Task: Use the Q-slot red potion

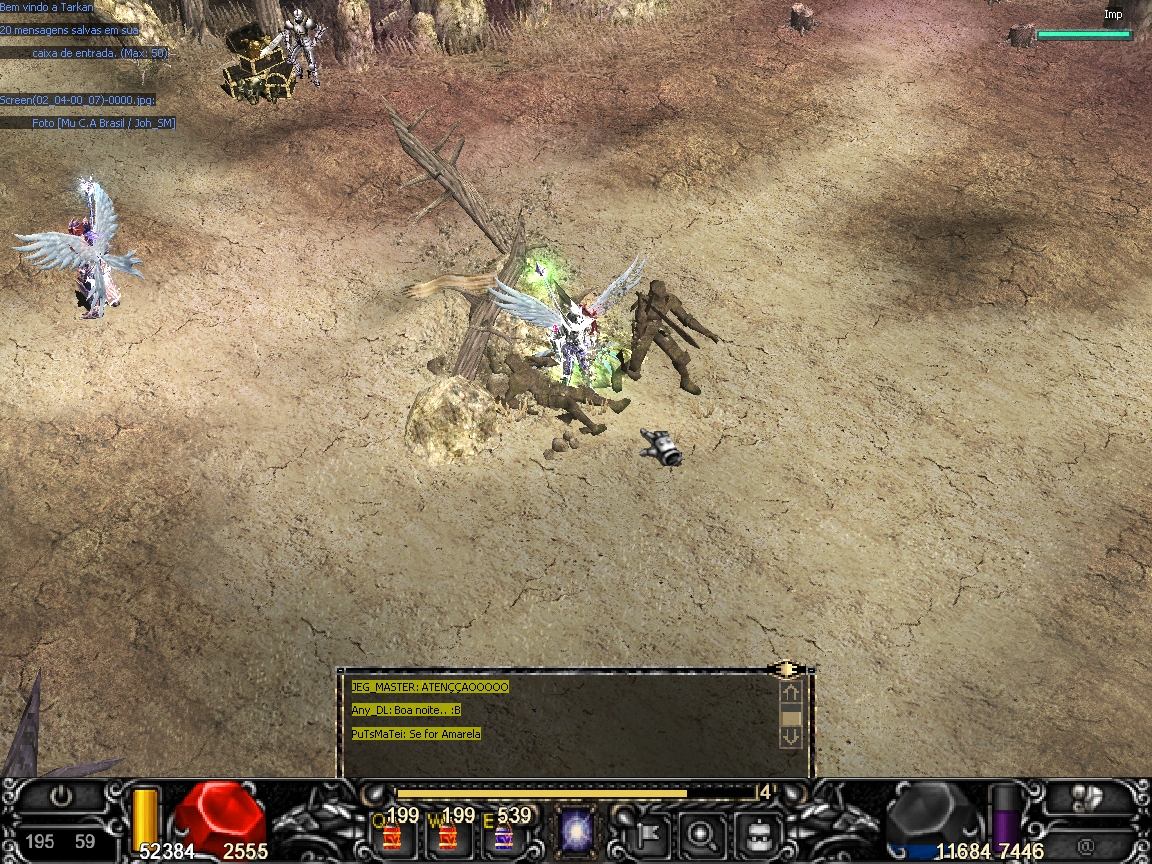Action: click(391, 832)
